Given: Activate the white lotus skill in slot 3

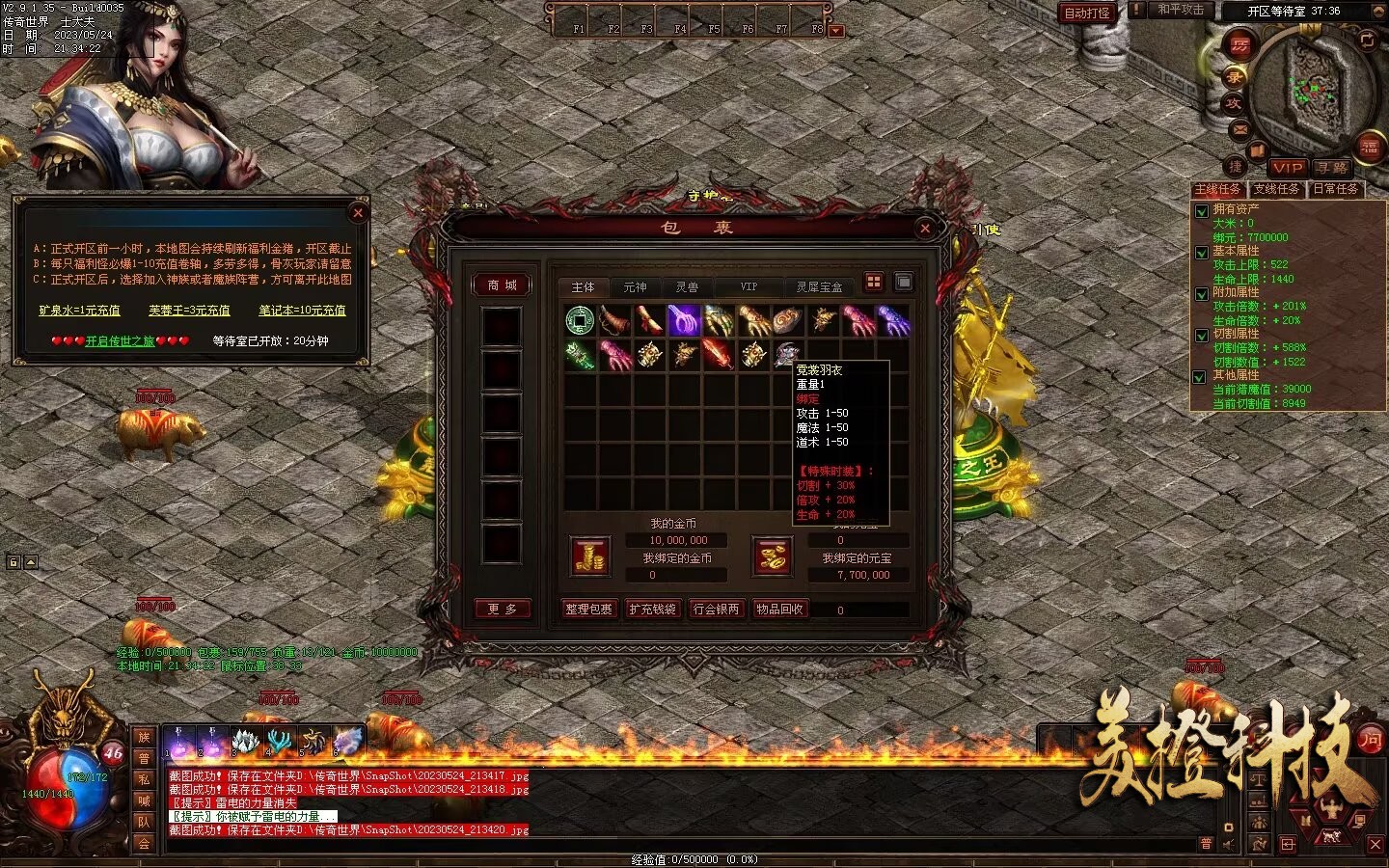Looking at the screenshot, I should pos(248,741).
